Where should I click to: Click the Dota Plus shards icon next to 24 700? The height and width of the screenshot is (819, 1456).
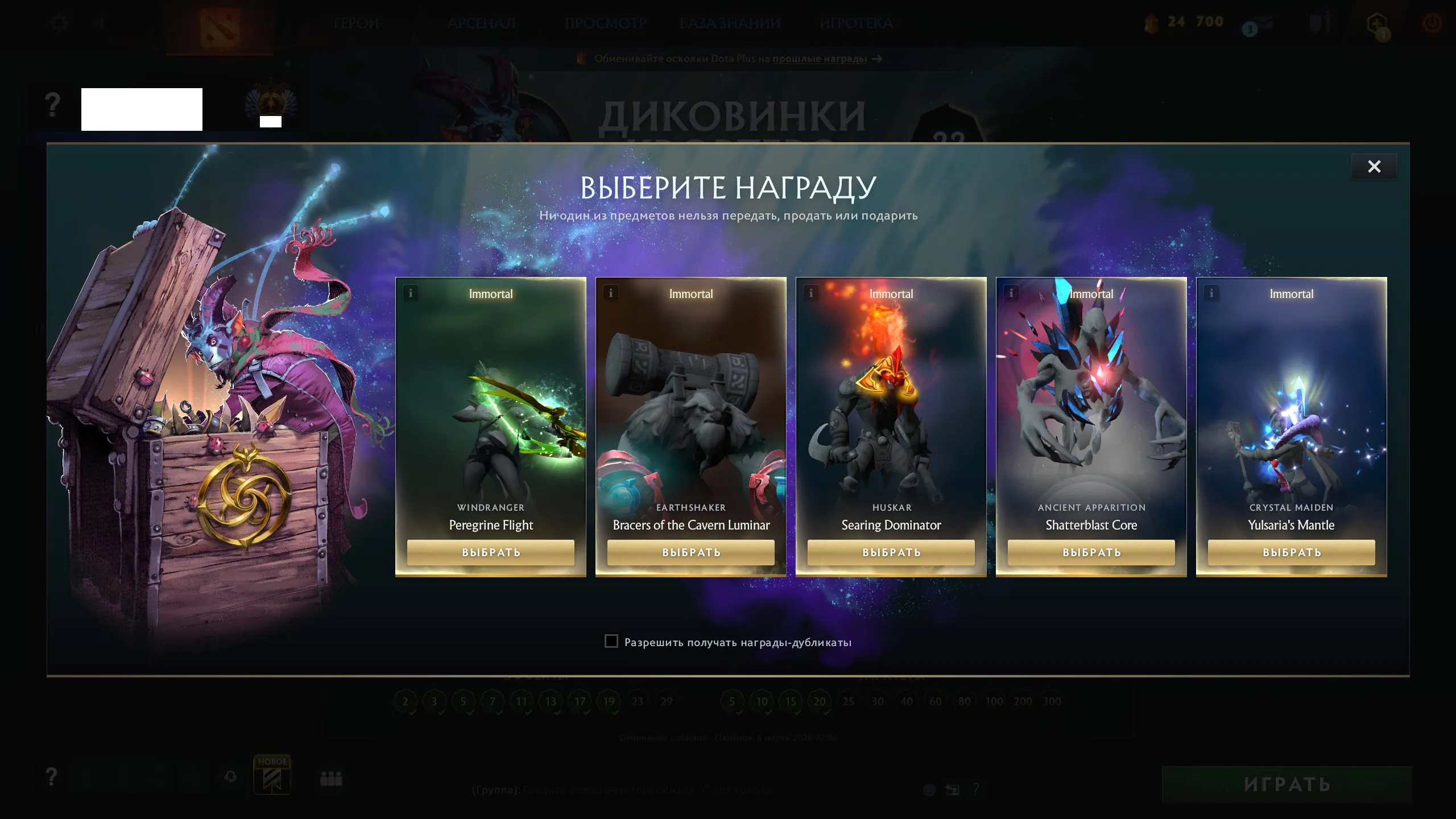(x=1152, y=23)
